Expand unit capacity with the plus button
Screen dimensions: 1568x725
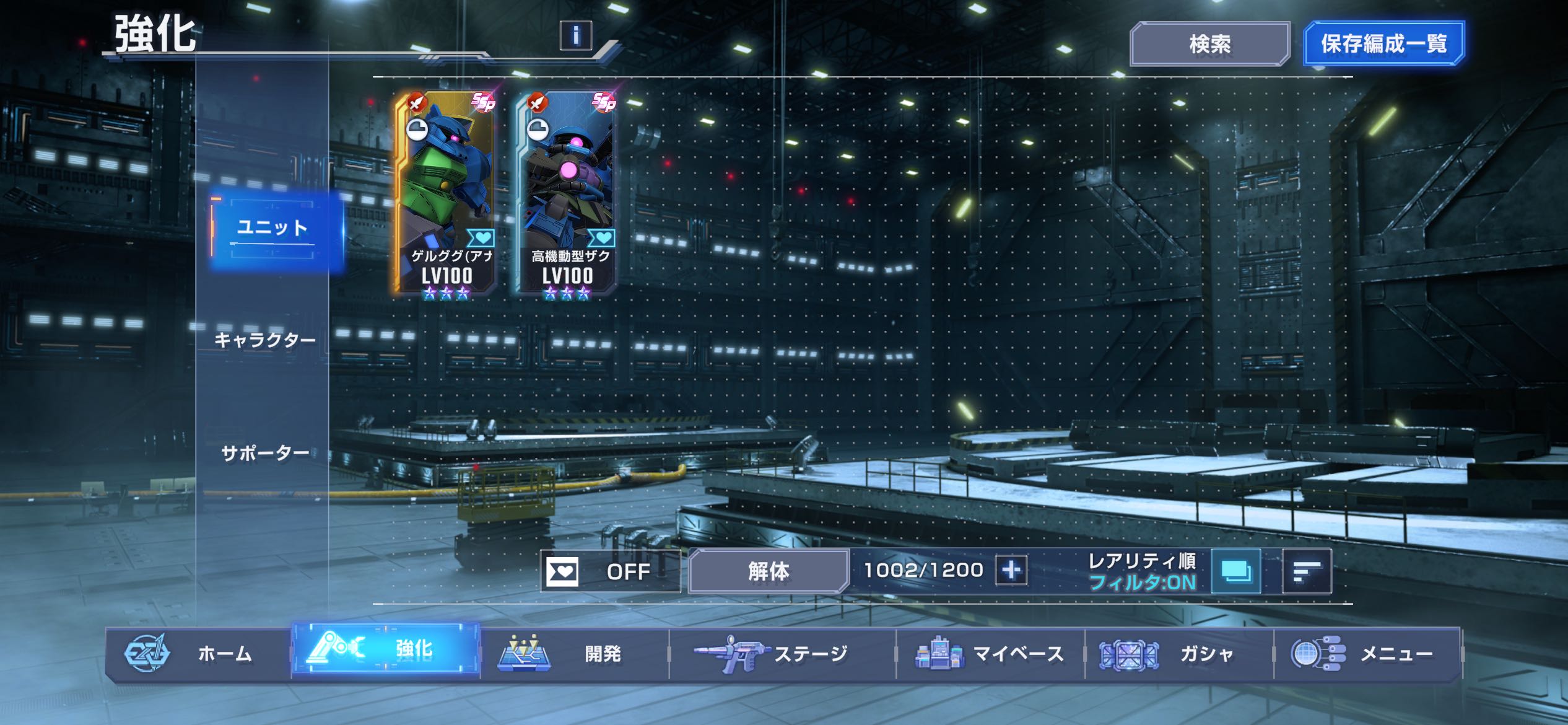(1011, 570)
